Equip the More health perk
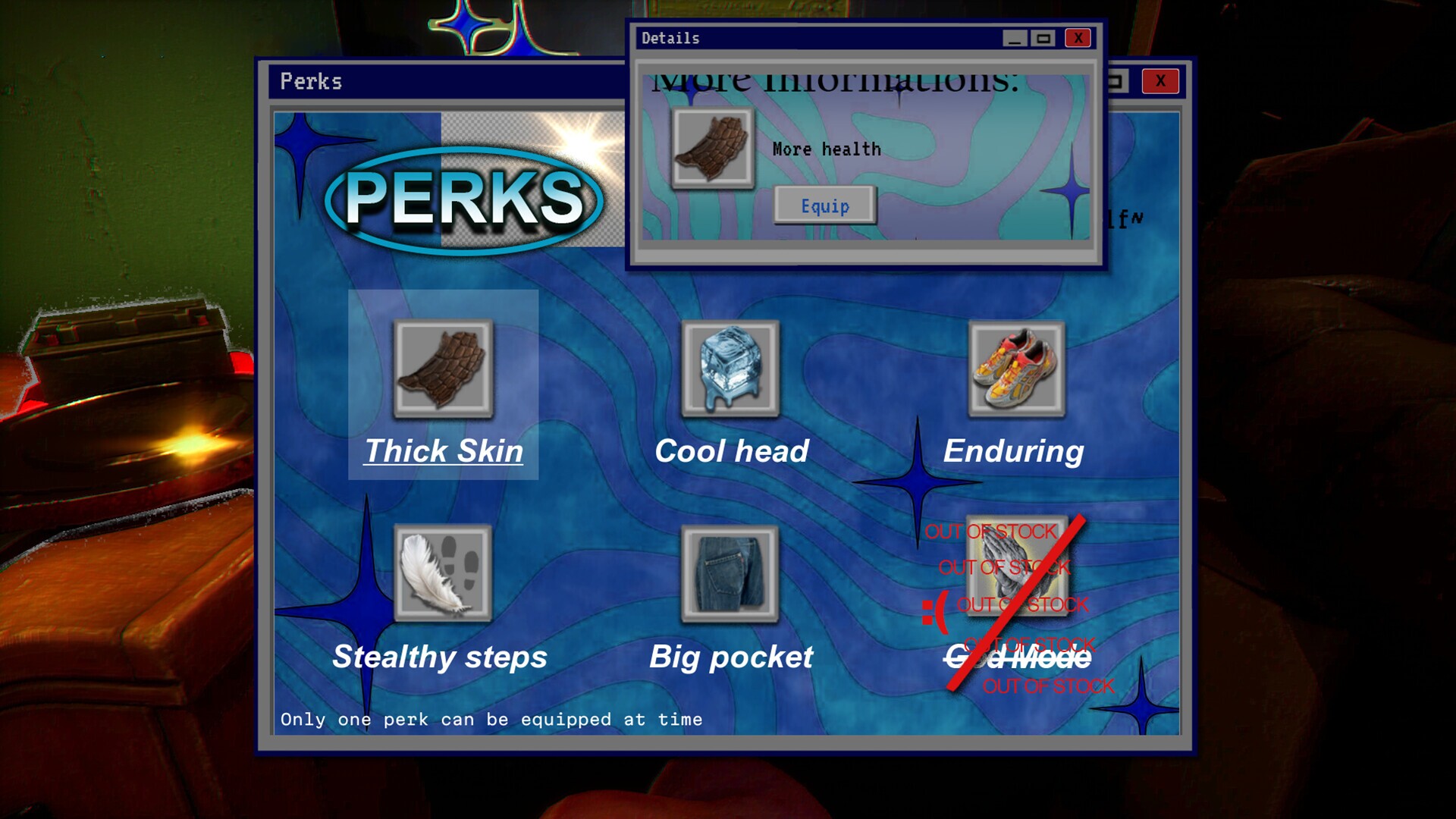1456x819 pixels. (826, 206)
